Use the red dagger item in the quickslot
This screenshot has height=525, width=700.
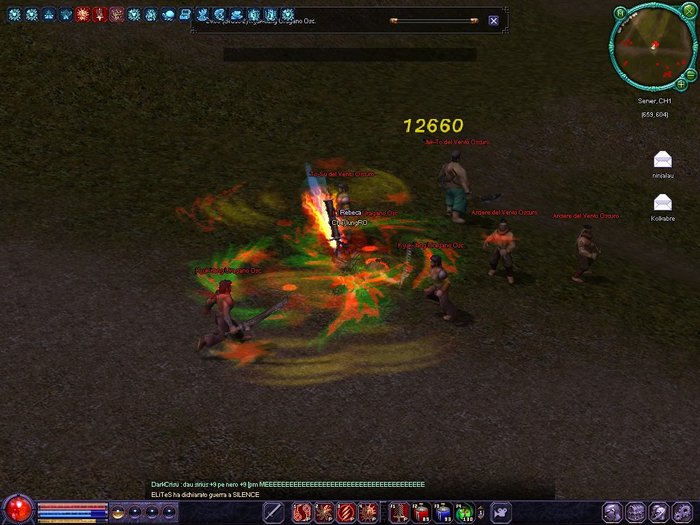397,513
